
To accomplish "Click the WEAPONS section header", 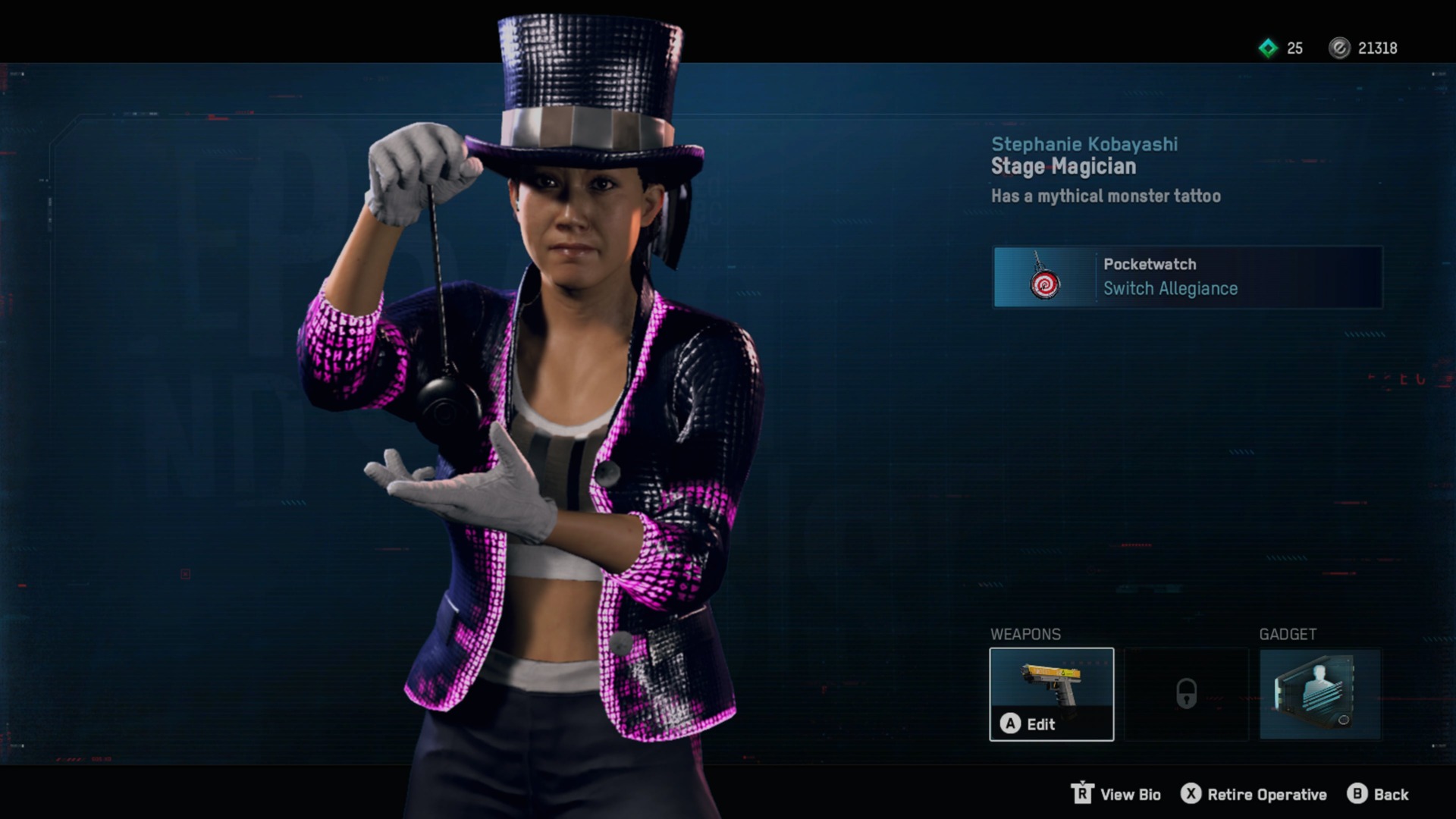I will click(x=1025, y=634).
